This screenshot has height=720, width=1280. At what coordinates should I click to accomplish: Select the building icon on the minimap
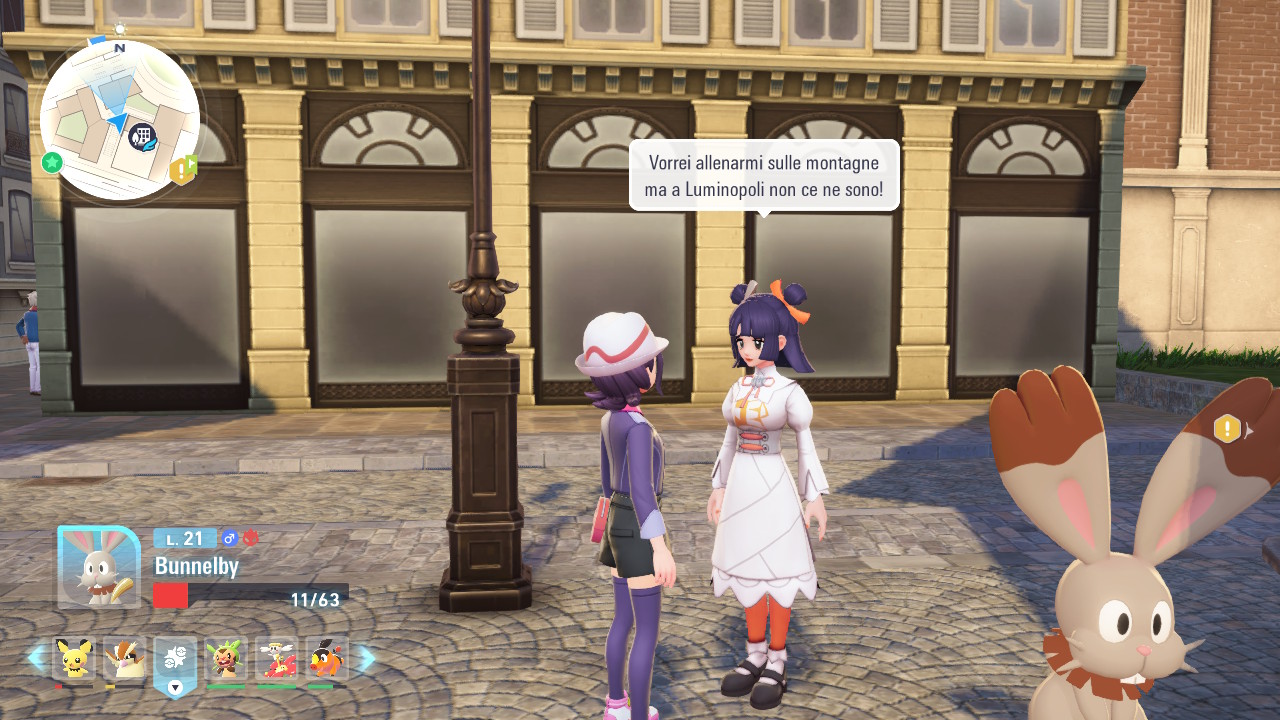pyautogui.click(x=142, y=136)
